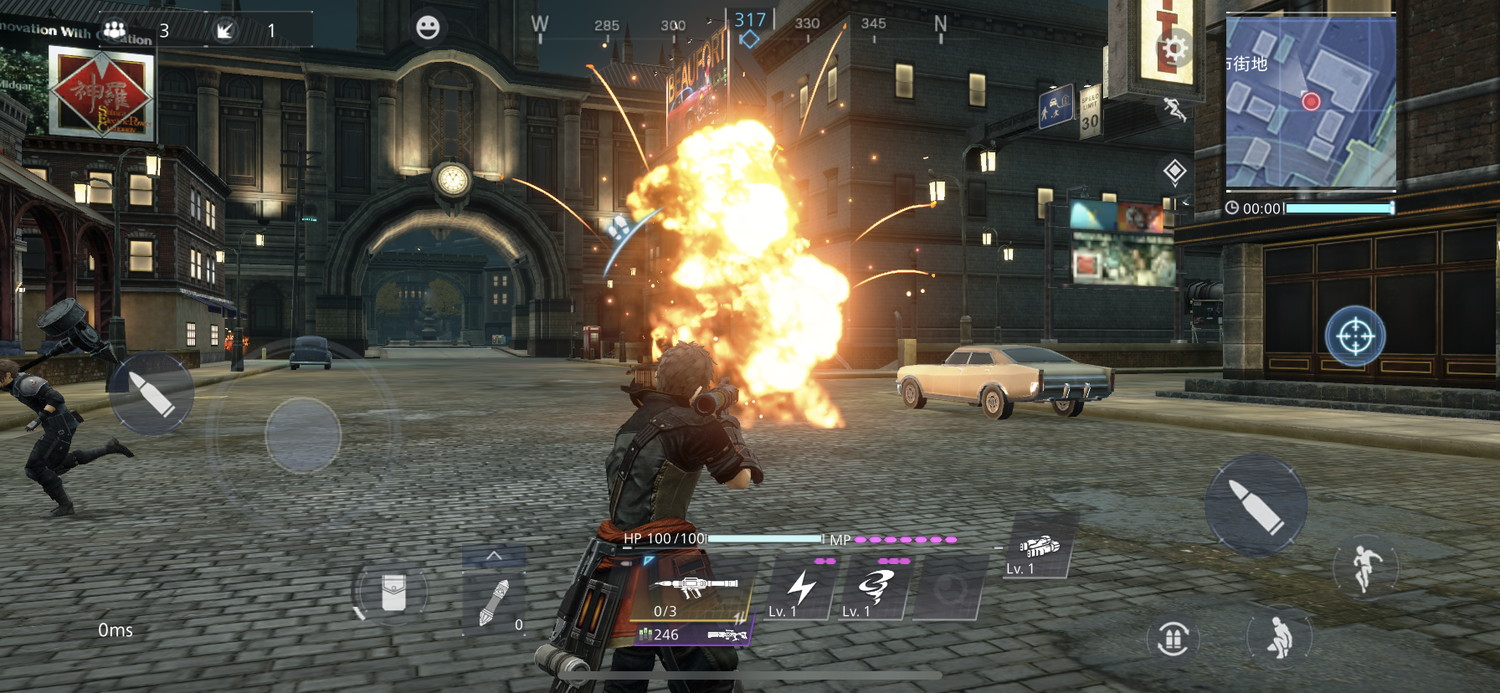Tap the city minimap
Image resolution: width=1500 pixels, height=693 pixels.
click(1310, 103)
